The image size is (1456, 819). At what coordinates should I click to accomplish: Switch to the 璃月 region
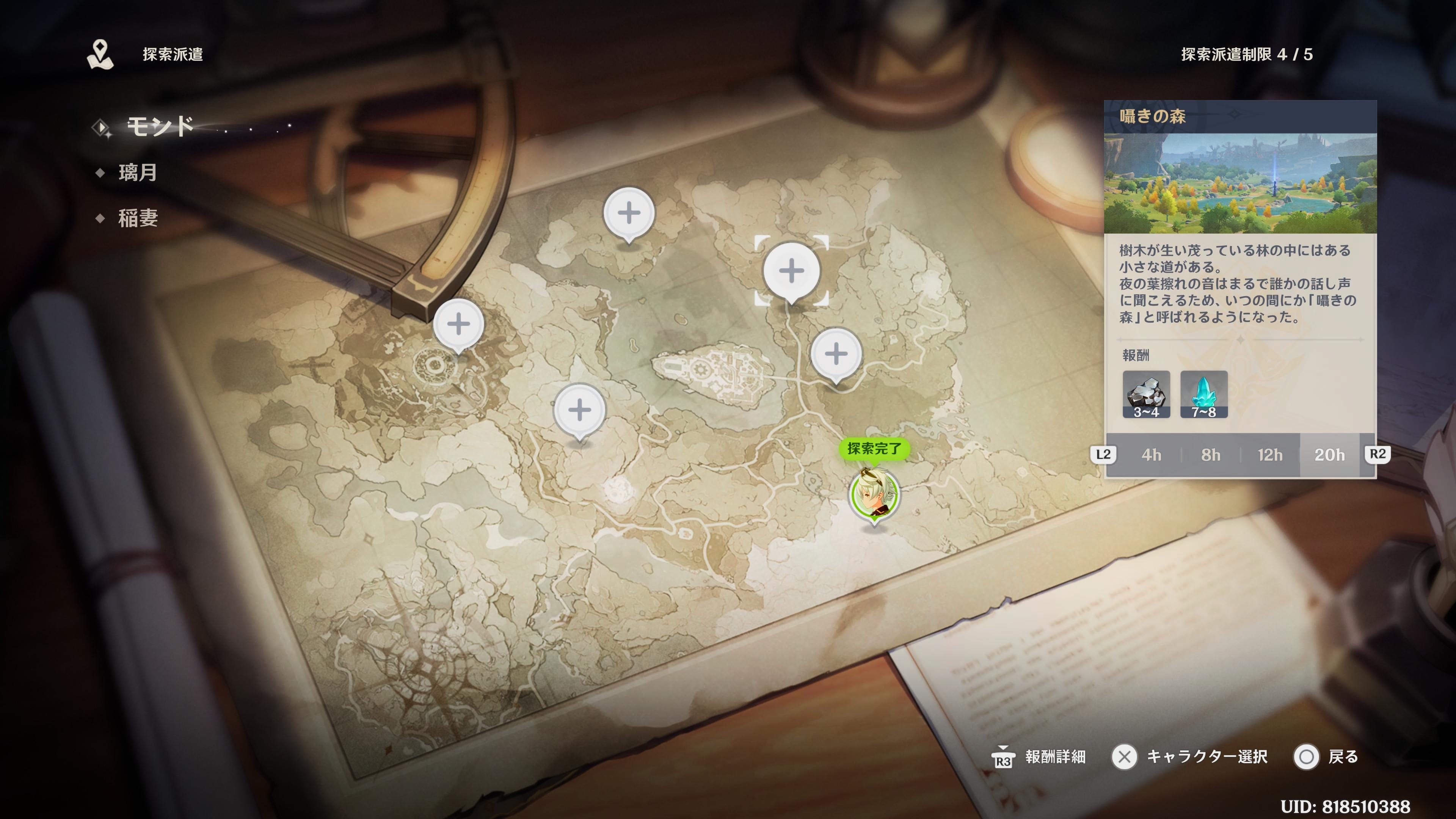[137, 173]
